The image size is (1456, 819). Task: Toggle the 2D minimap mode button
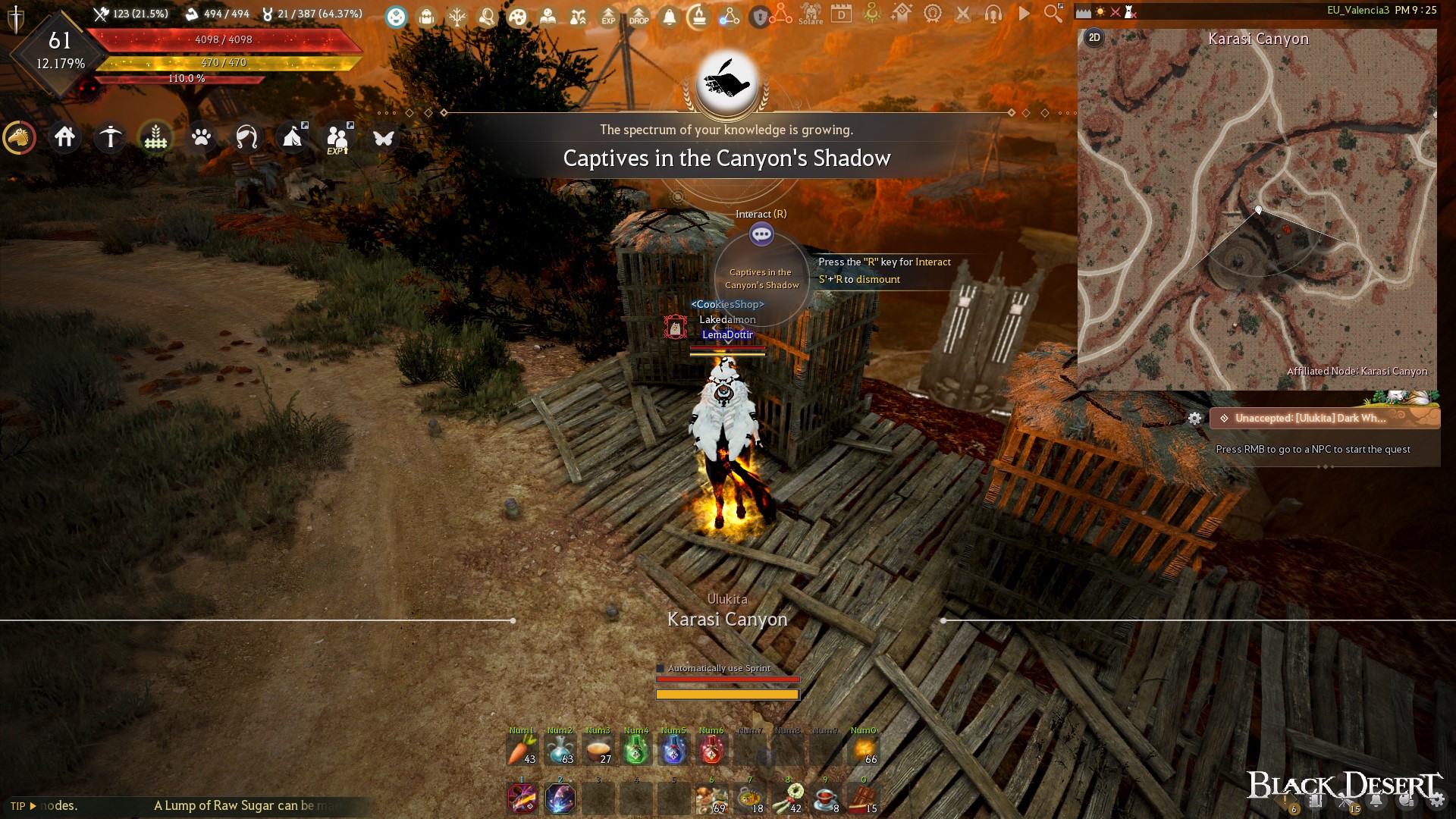[x=1094, y=36]
